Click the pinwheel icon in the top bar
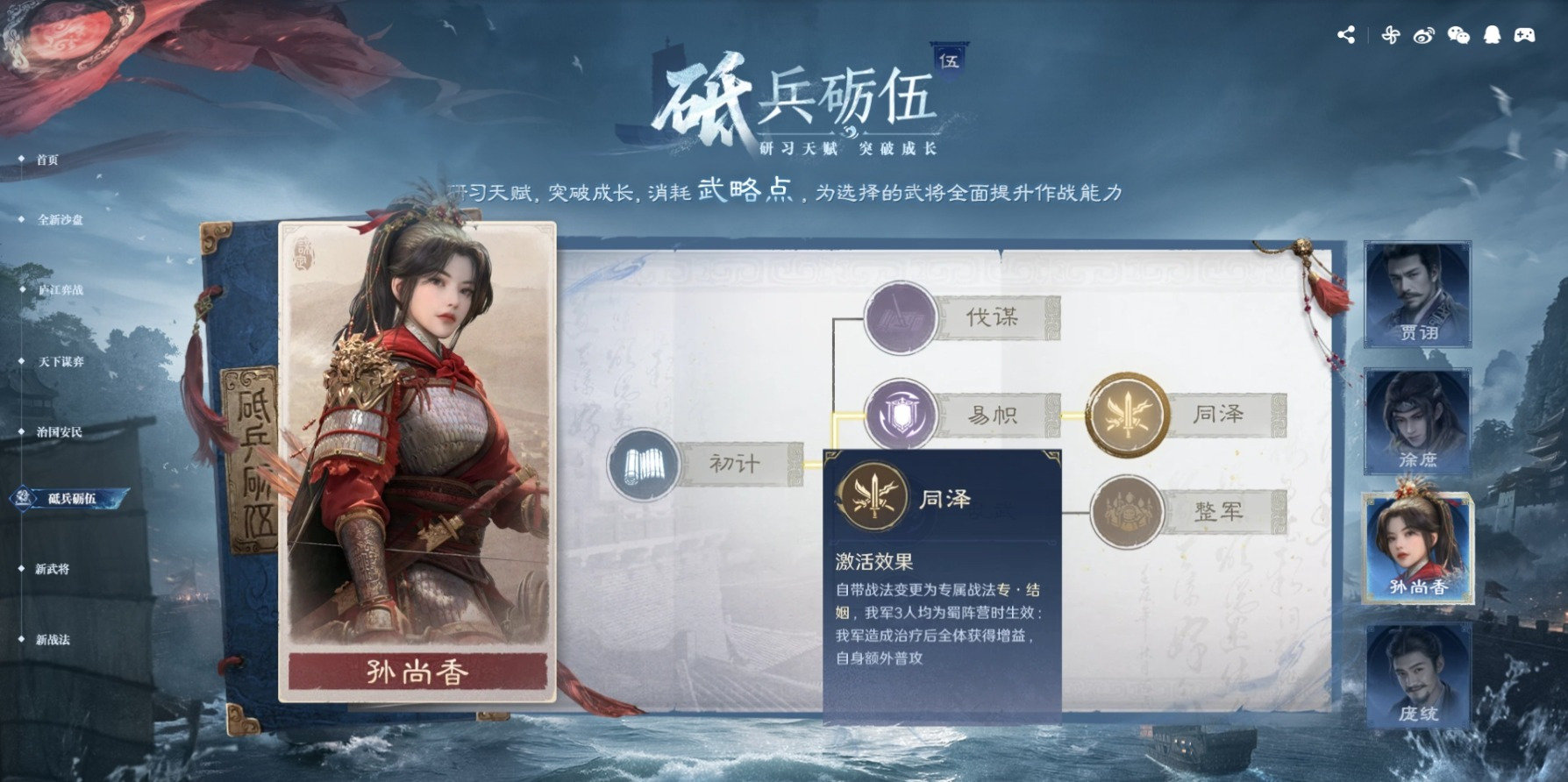This screenshot has width=1568, height=782. 1391,35
